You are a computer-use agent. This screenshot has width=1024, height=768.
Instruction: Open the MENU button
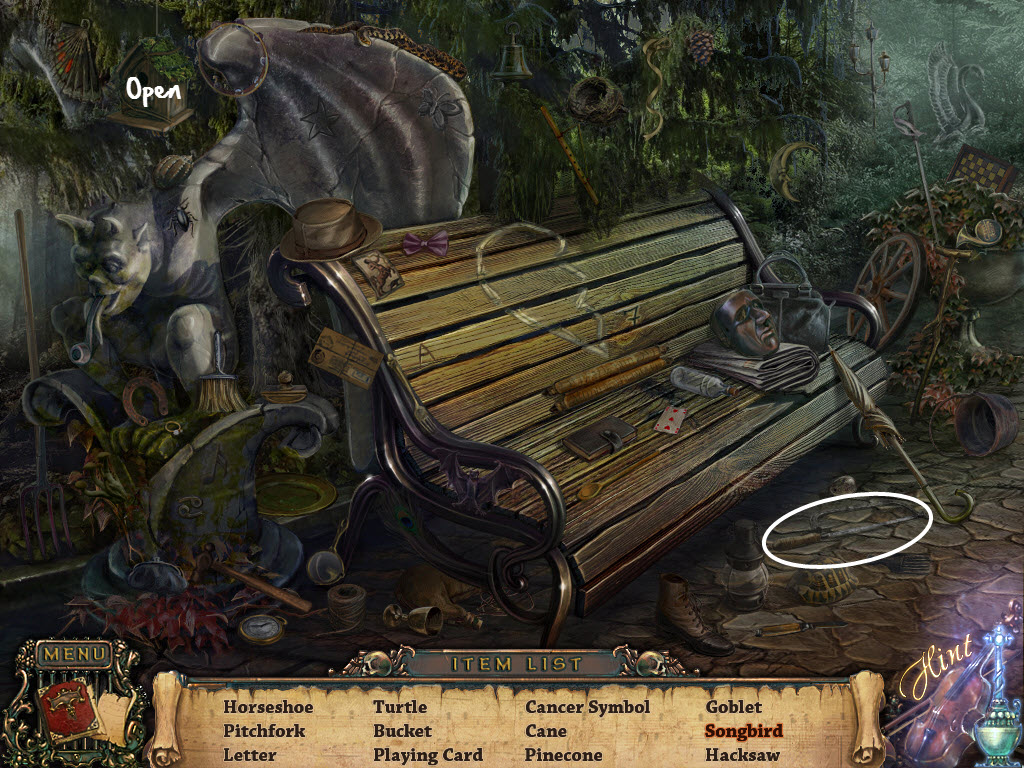[x=74, y=655]
